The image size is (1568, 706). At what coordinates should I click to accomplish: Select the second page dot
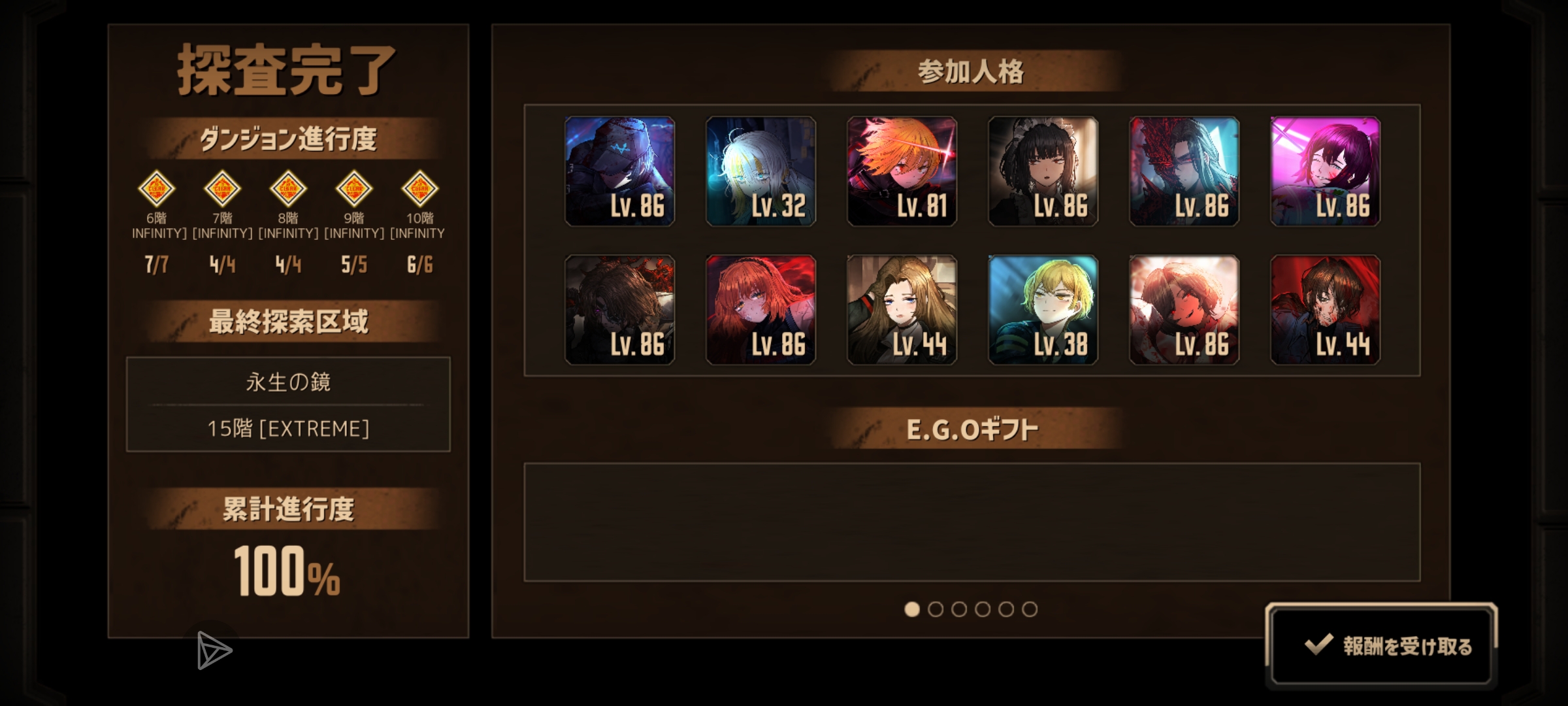937,608
